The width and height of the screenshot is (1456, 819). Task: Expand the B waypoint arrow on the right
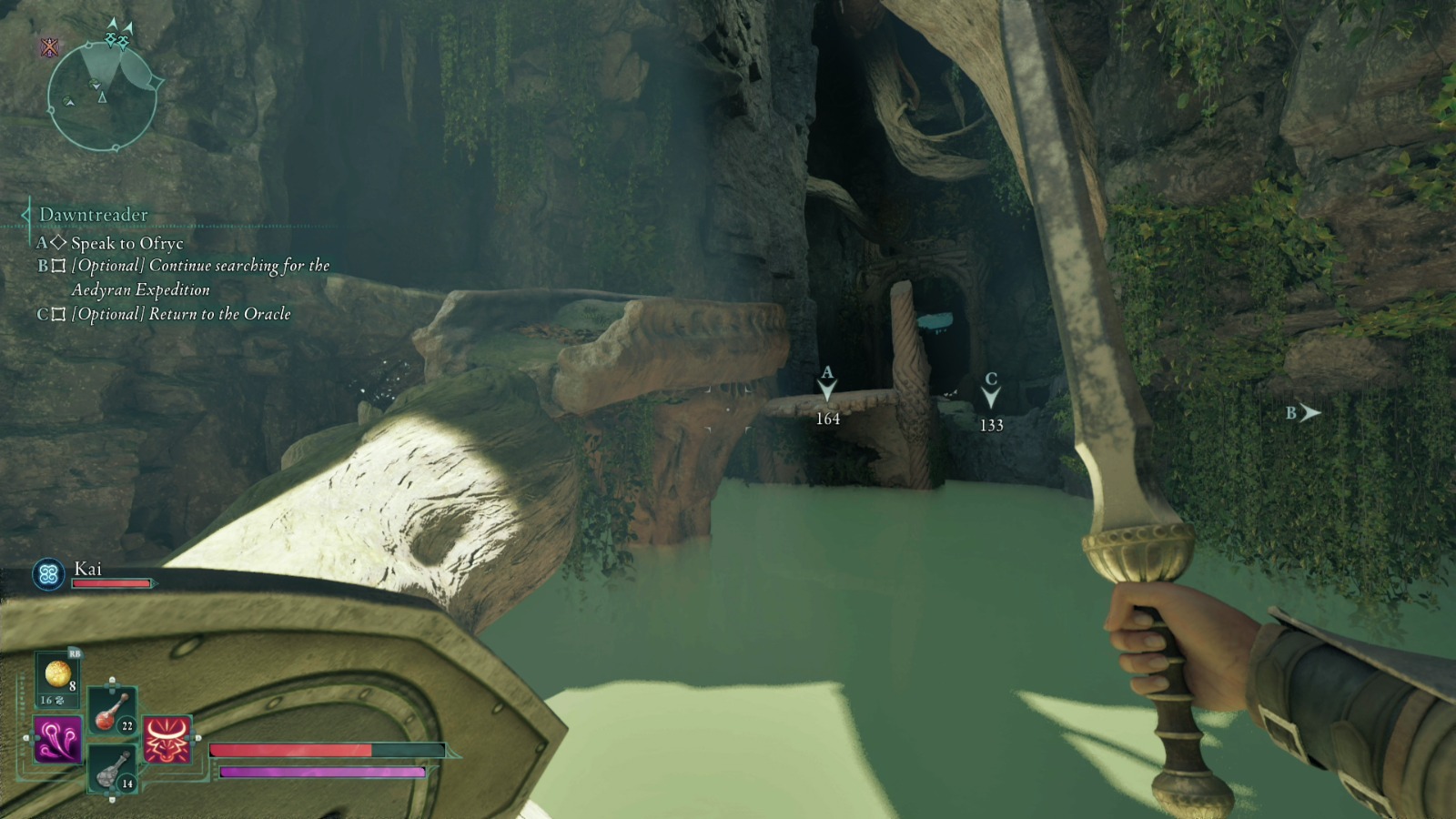[x=1310, y=413]
